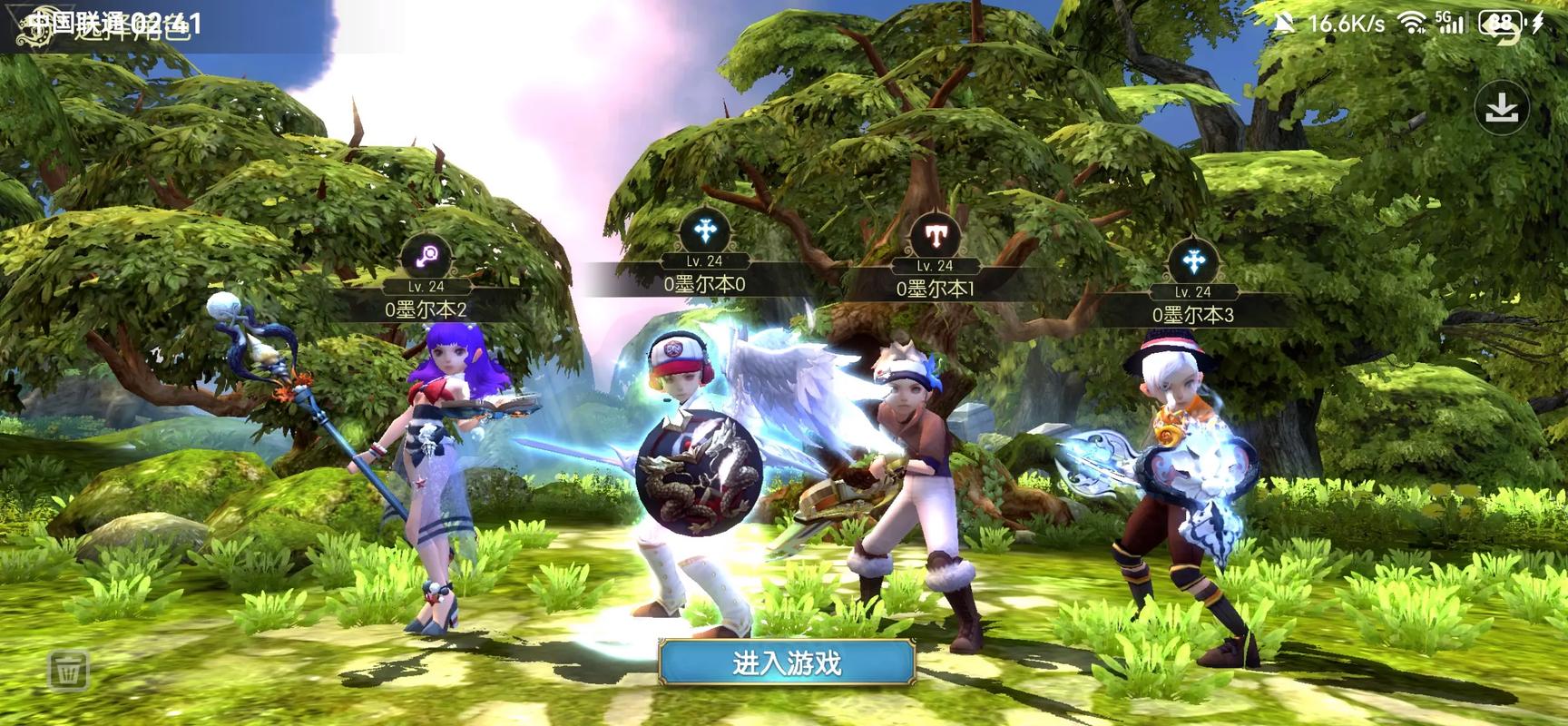Select character 0墨尔本3
This screenshot has height=726, width=1568.
tap(1192, 315)
